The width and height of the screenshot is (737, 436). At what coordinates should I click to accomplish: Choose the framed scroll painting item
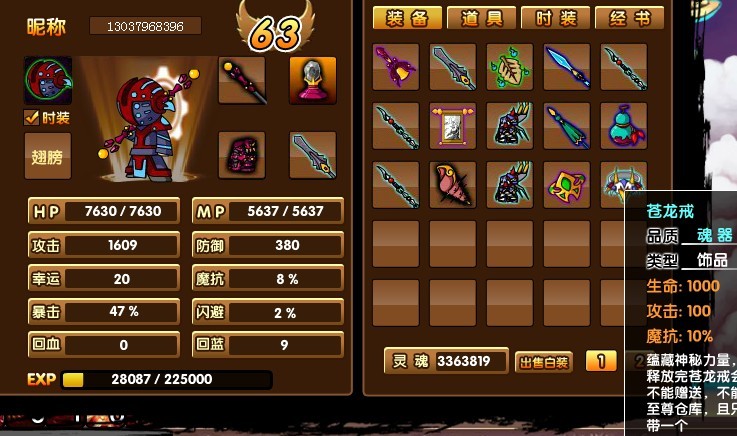[453, 126]
